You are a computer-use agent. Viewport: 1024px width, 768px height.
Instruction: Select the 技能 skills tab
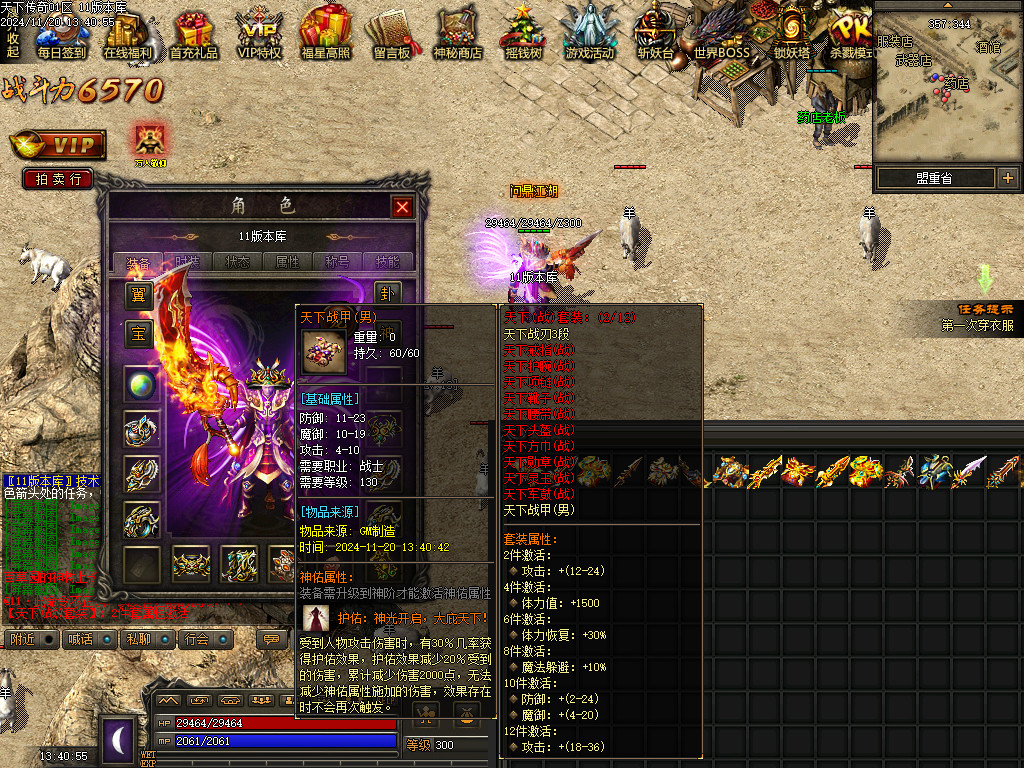click(x=387, y=262)
